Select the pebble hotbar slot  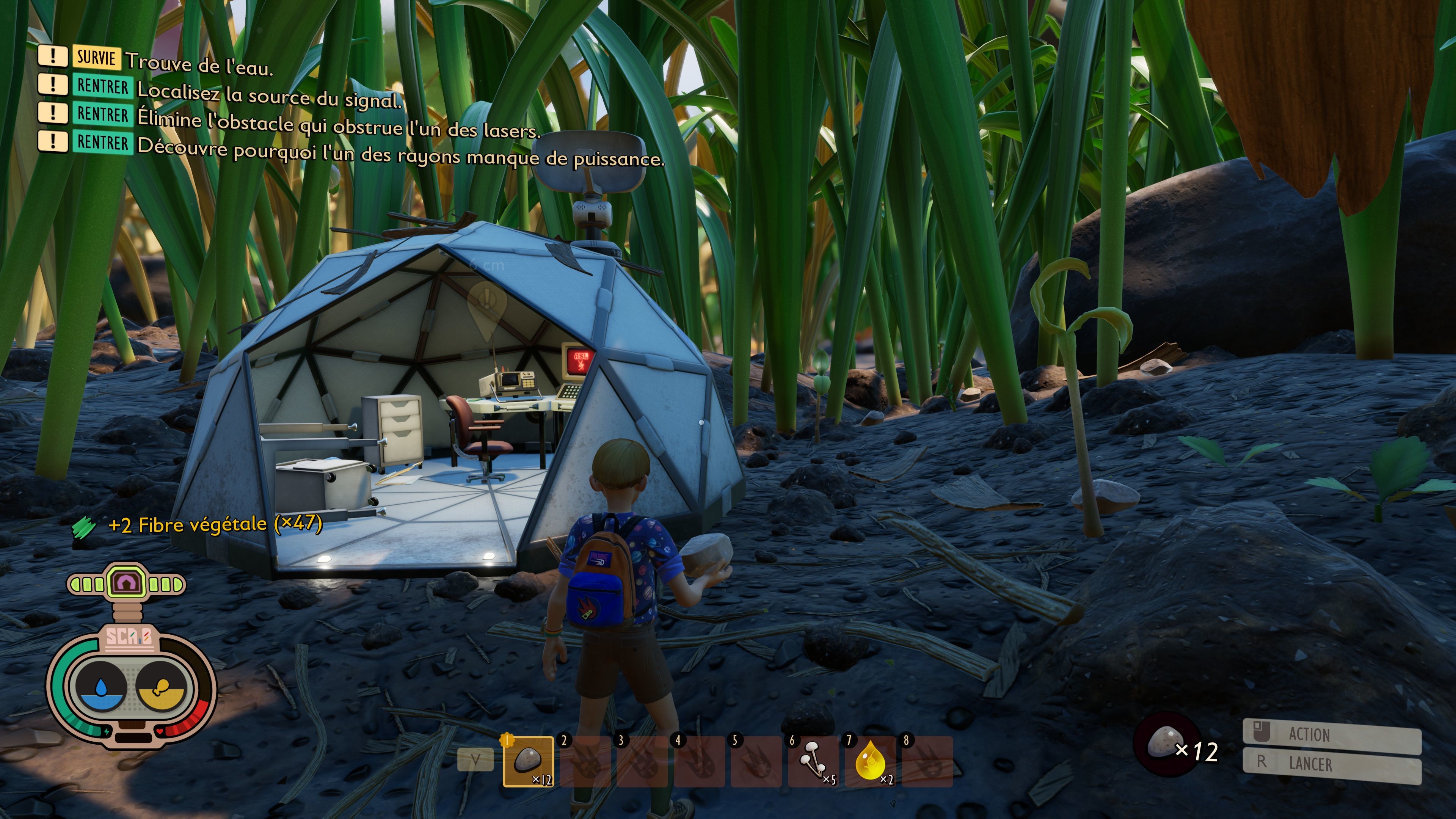click(528, 761)
